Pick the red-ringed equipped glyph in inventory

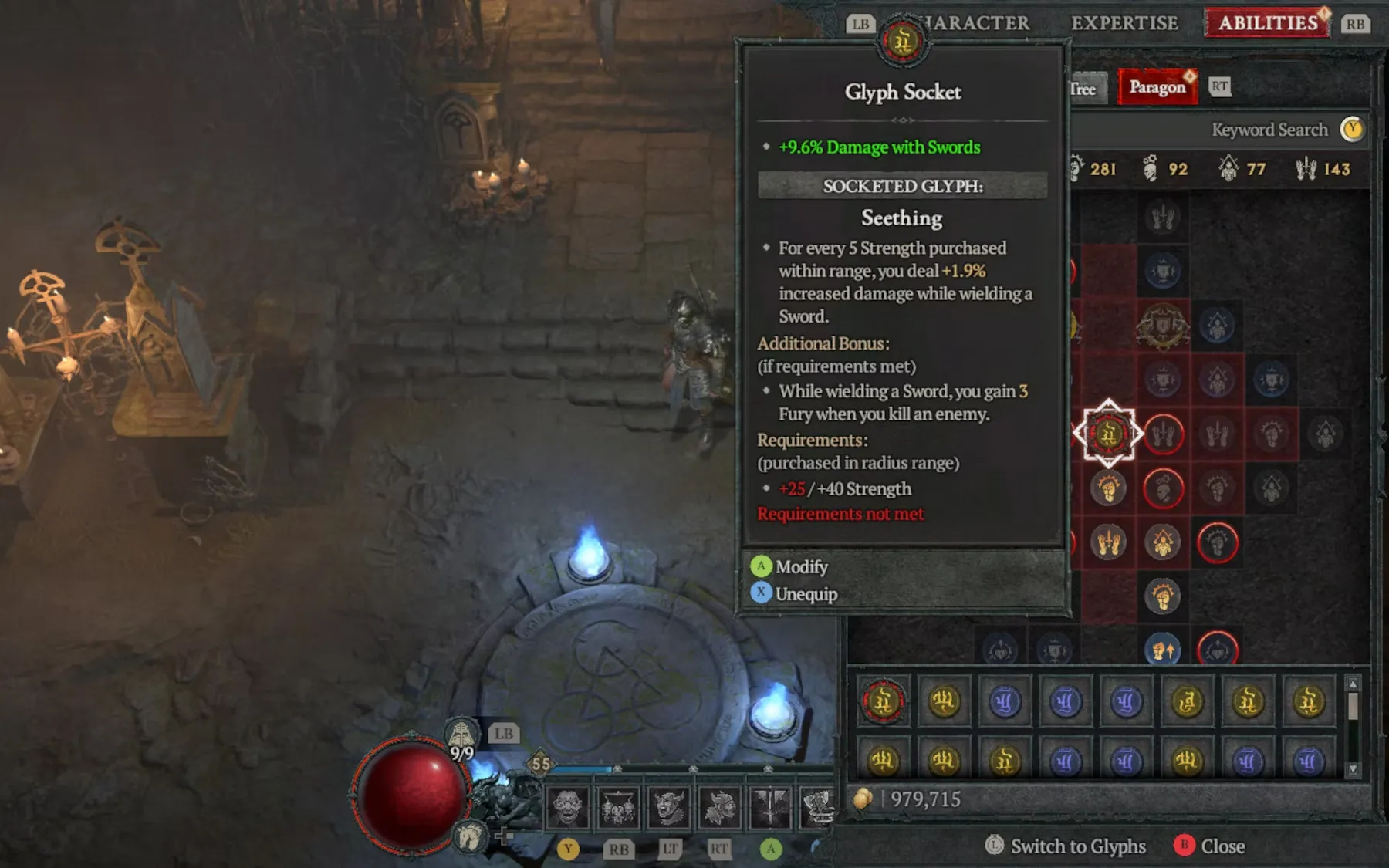click(x=883, y=701)
